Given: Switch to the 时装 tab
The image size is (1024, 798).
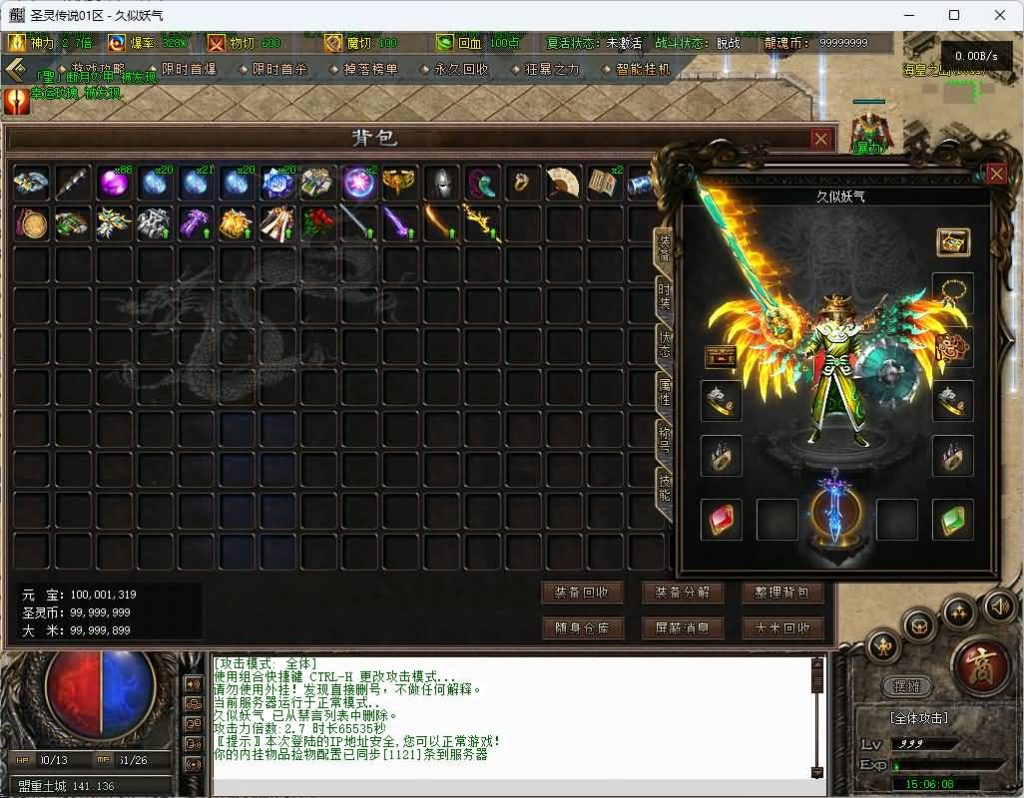Looking at the screenshot, I should [664, 294].
